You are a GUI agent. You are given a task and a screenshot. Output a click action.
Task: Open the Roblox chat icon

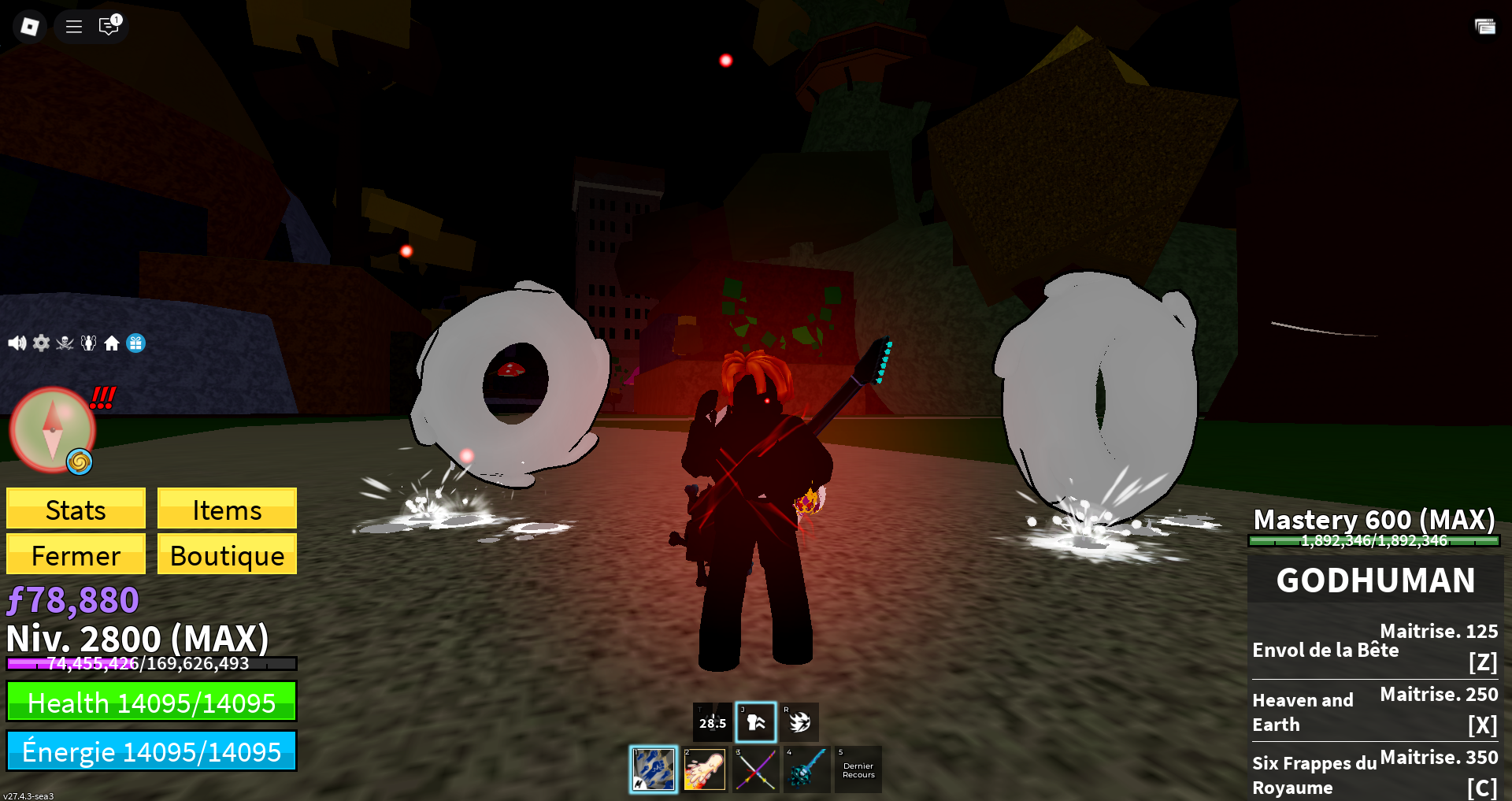pos(109,27)
